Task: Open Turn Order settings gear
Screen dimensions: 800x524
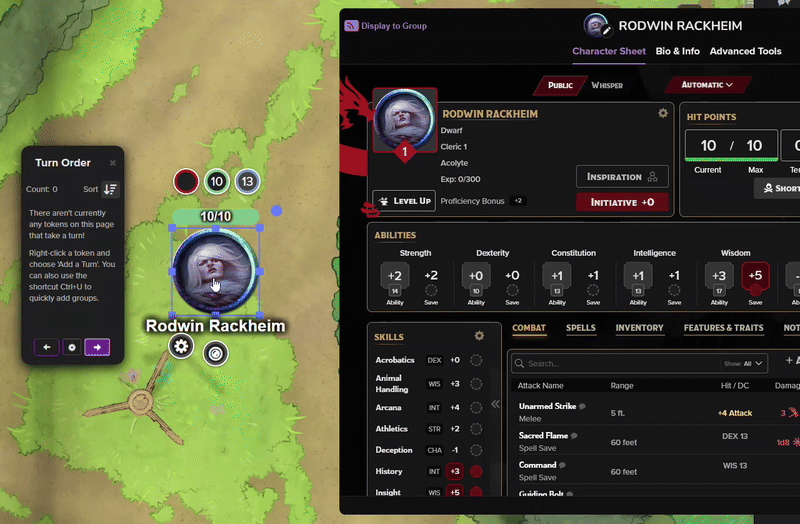Action: pyautogui.click(x=71, y=347)
